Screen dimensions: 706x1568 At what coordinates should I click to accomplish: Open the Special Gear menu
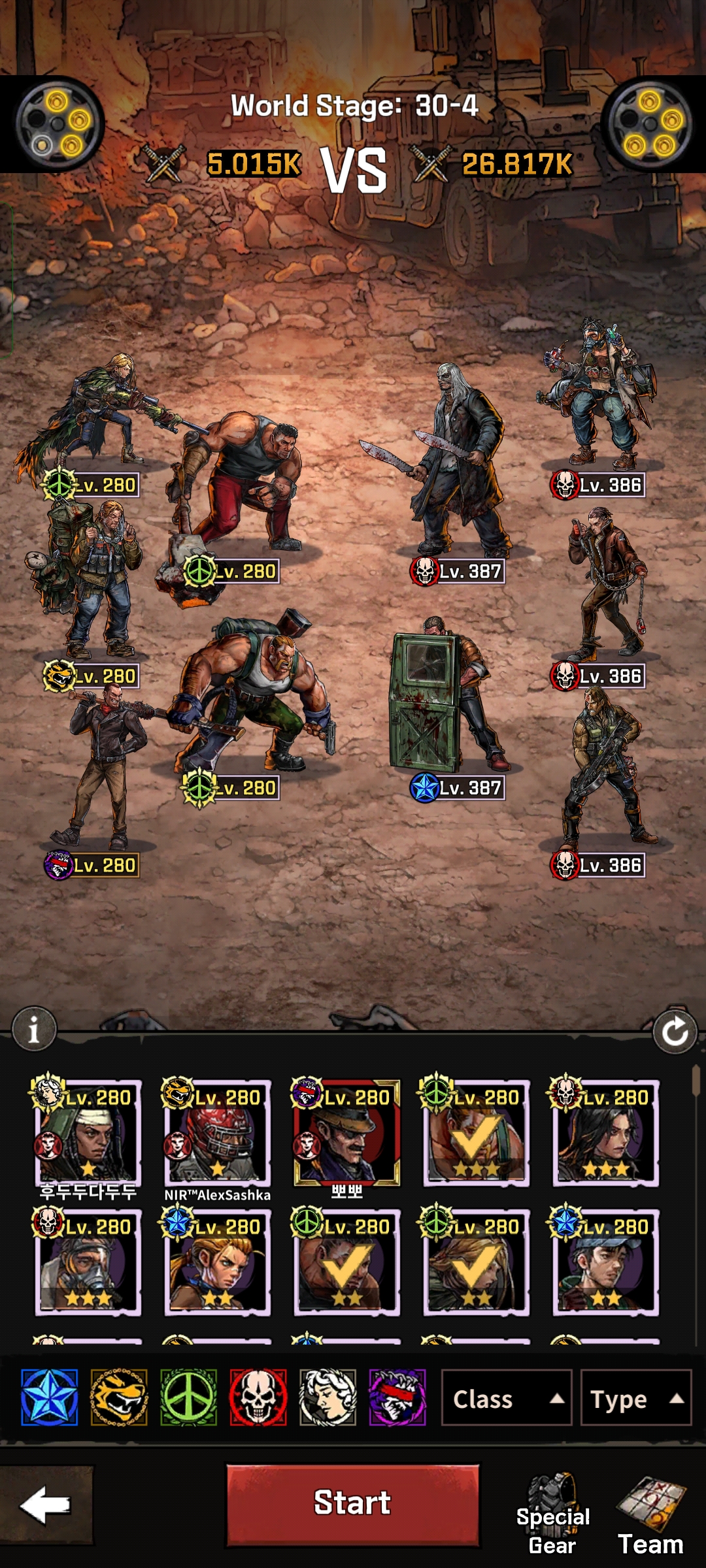pyautogui.click(x=553, y=1513)
